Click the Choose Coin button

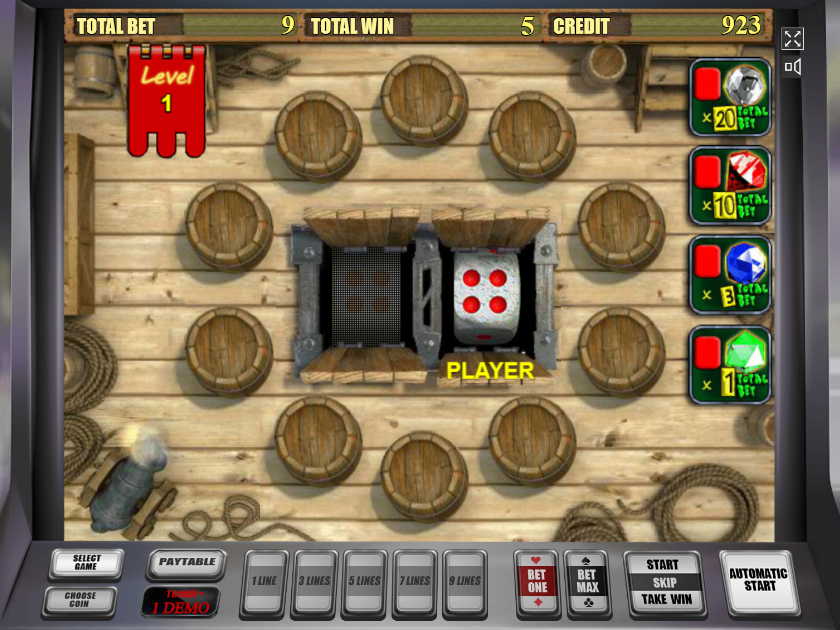coord(80,601)
